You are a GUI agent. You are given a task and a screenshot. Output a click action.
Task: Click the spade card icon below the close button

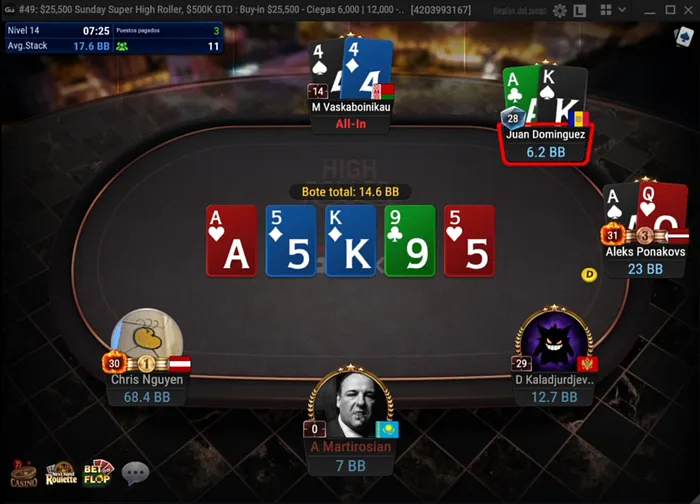coord(684,37)
